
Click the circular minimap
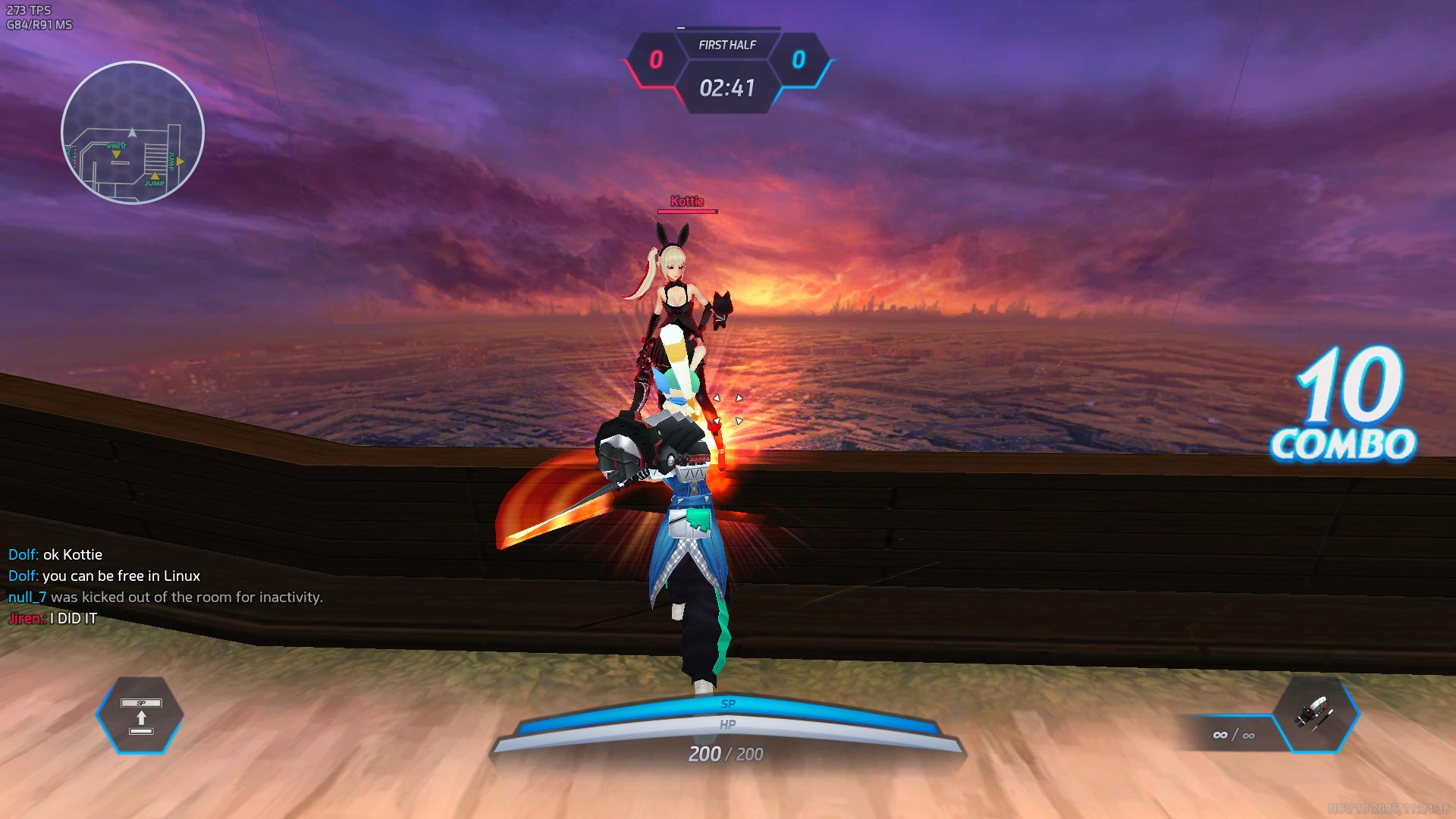(x=133, y=133)
